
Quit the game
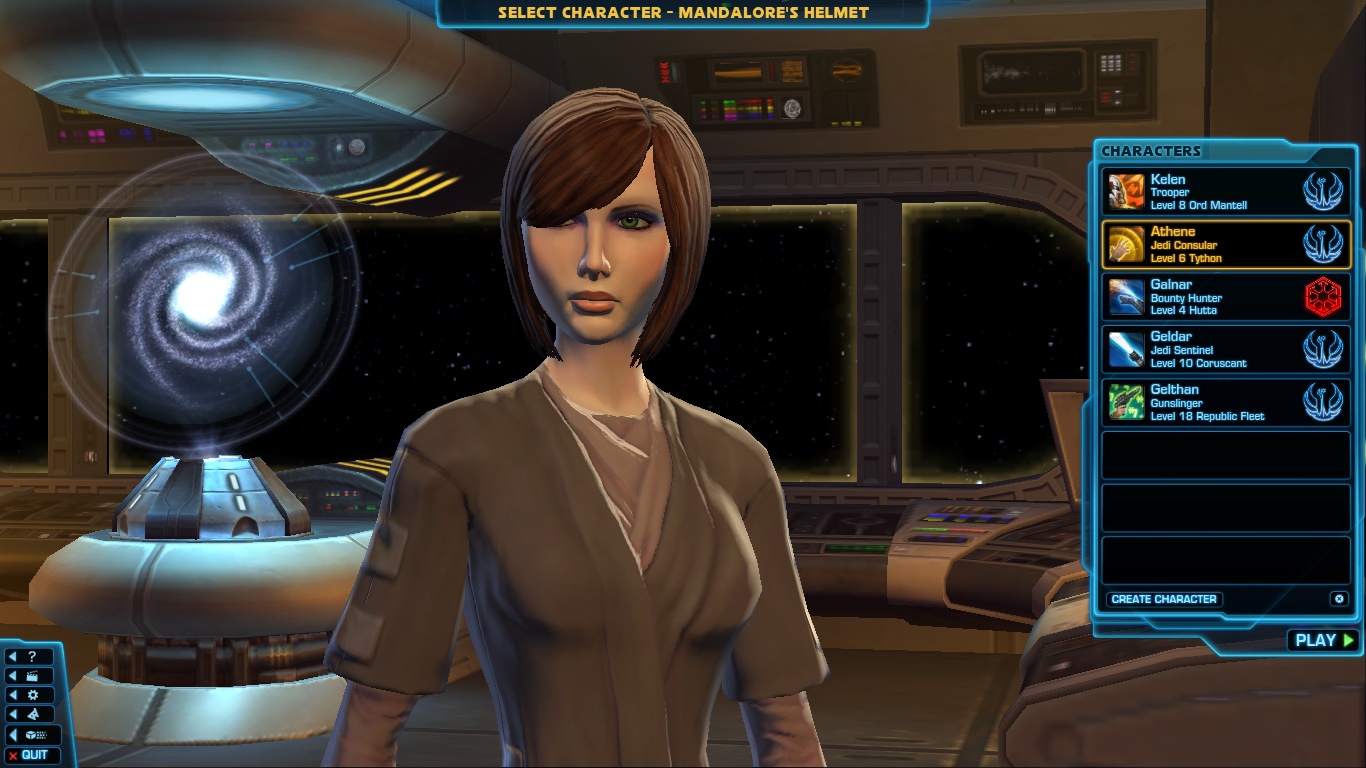[x=30, y=755]
